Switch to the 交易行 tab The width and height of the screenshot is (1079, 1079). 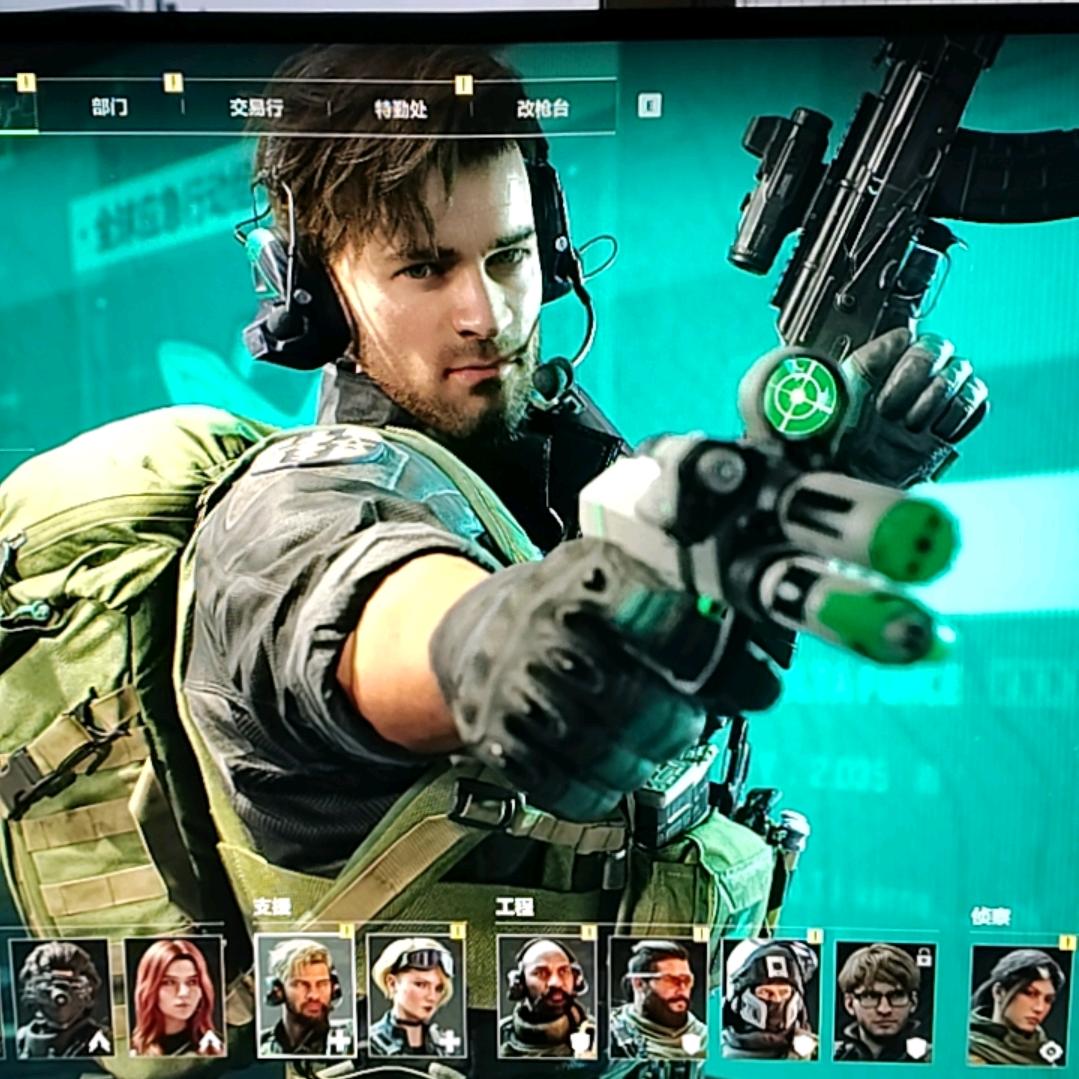click(x=256, y=107)
